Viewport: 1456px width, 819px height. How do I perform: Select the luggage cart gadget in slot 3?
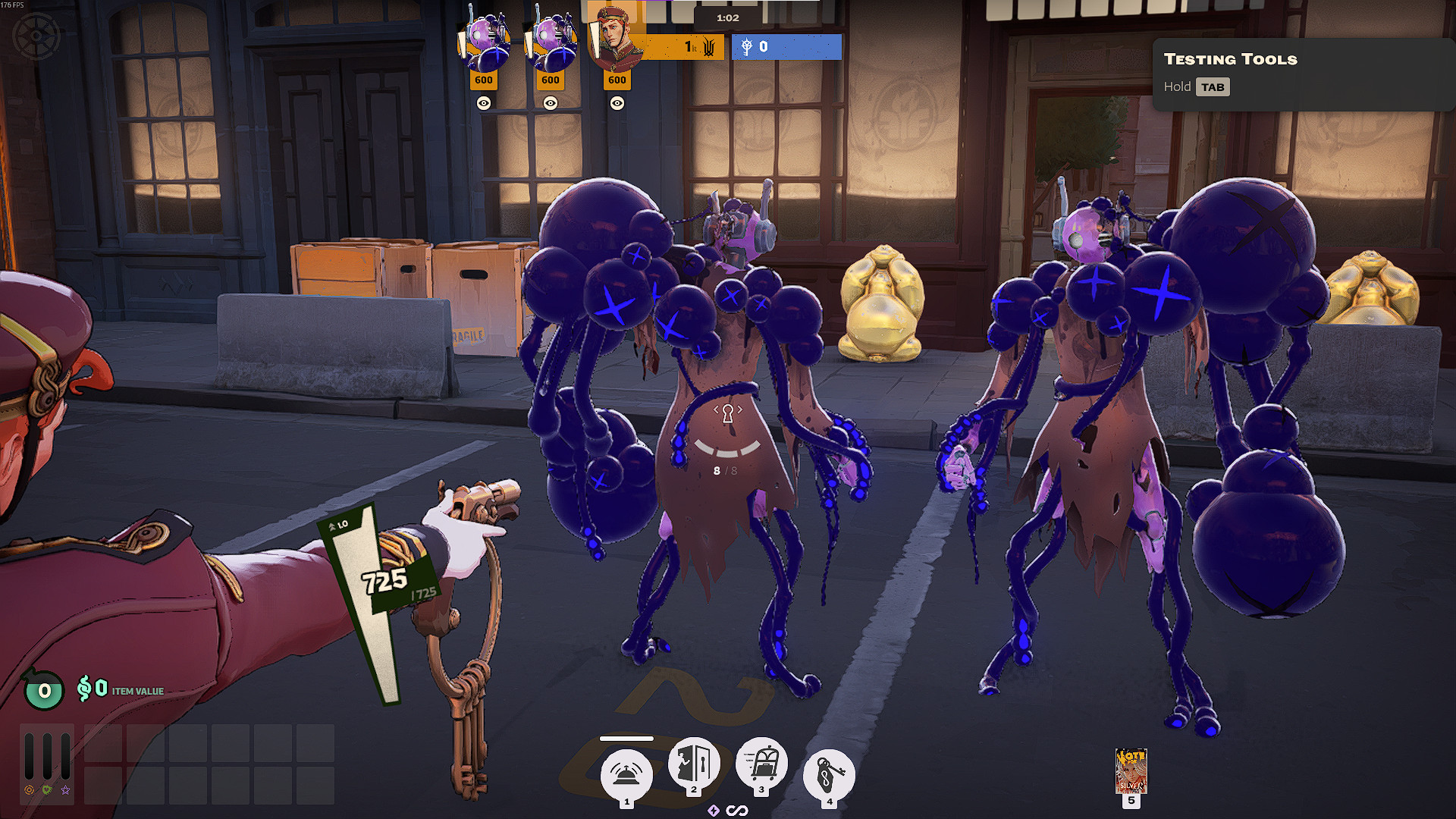(761, 768)
